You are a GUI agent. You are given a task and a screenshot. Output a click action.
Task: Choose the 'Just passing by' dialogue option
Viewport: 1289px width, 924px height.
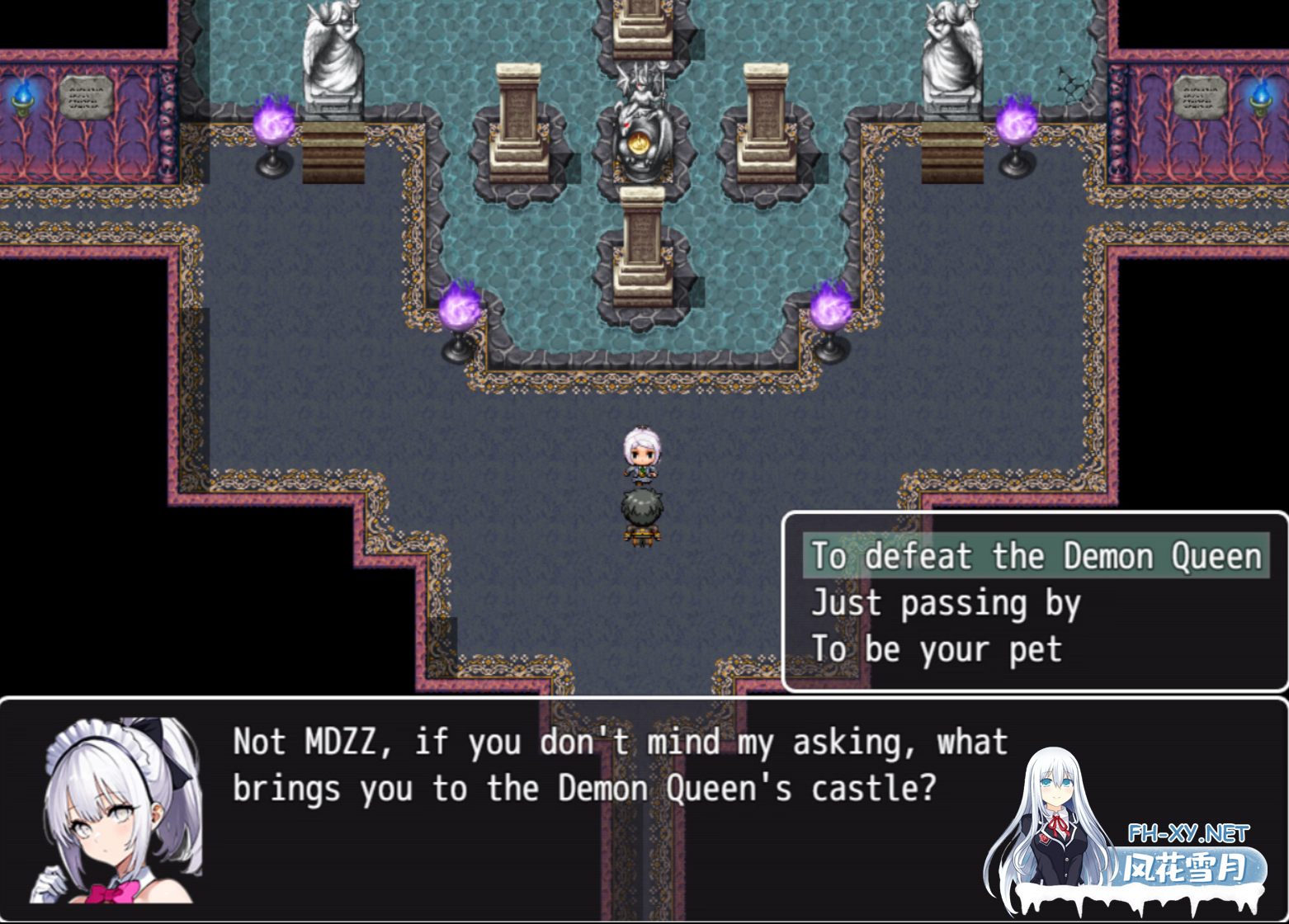[946, 603]
